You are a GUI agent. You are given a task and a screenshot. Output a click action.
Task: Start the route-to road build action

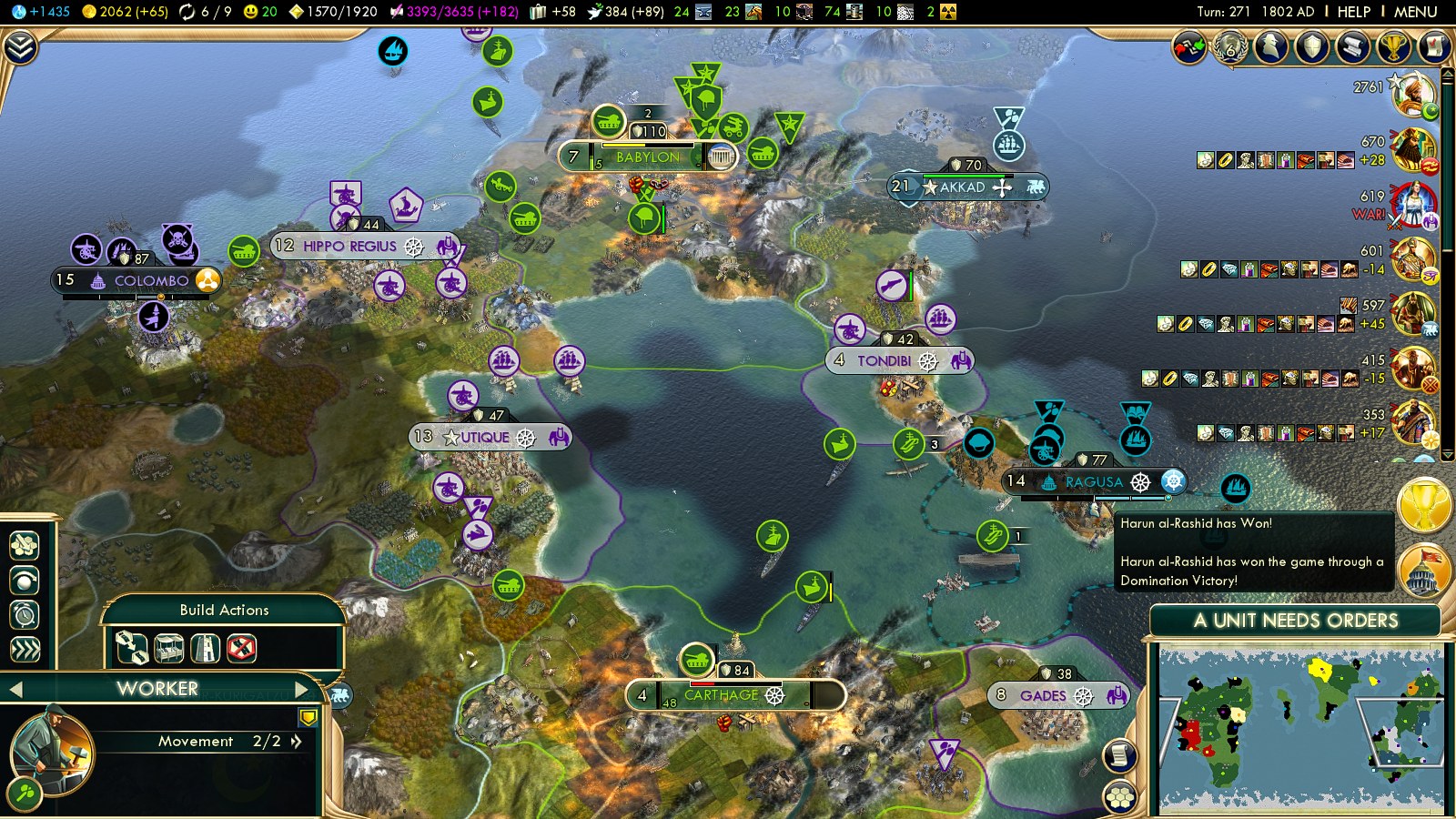pos(132,649)
